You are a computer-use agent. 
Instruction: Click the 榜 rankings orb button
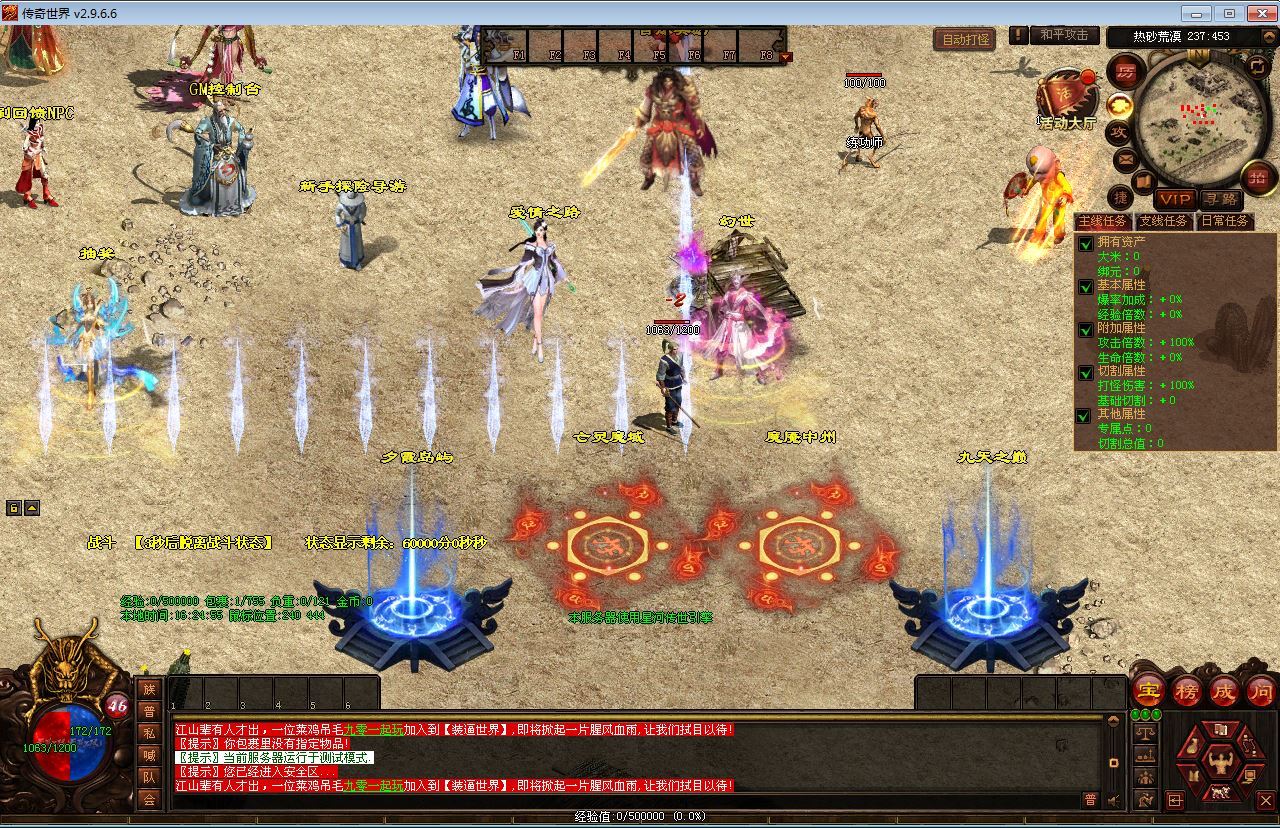click(x=1185, y=691)
